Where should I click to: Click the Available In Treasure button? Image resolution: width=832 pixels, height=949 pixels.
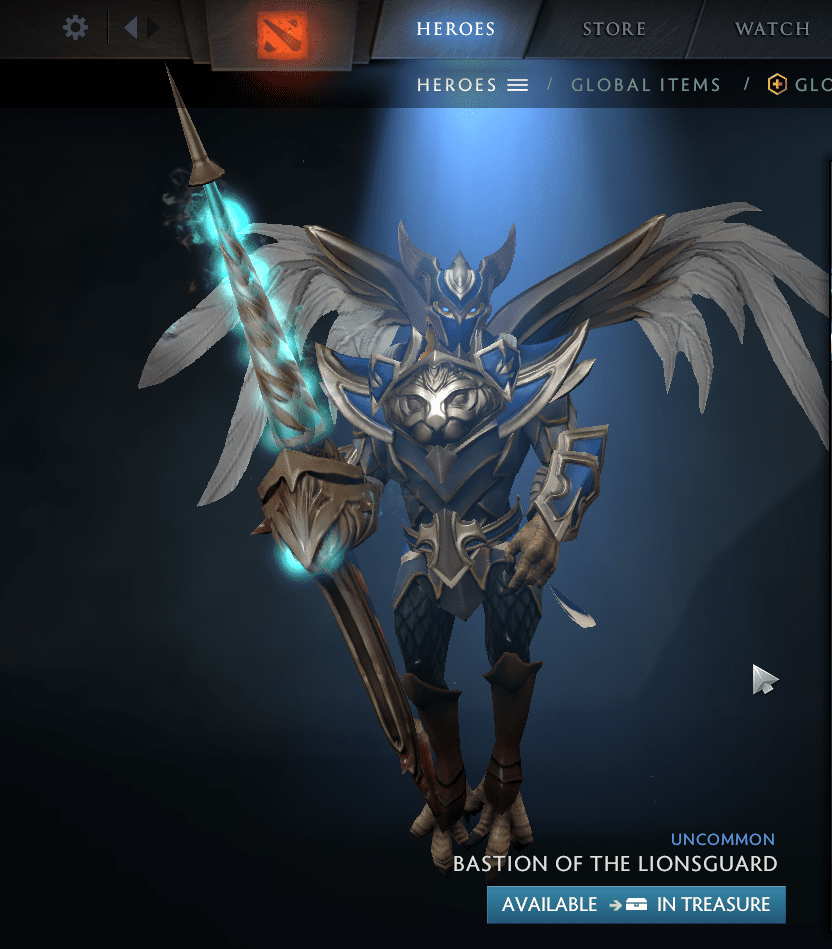(636, 904)
